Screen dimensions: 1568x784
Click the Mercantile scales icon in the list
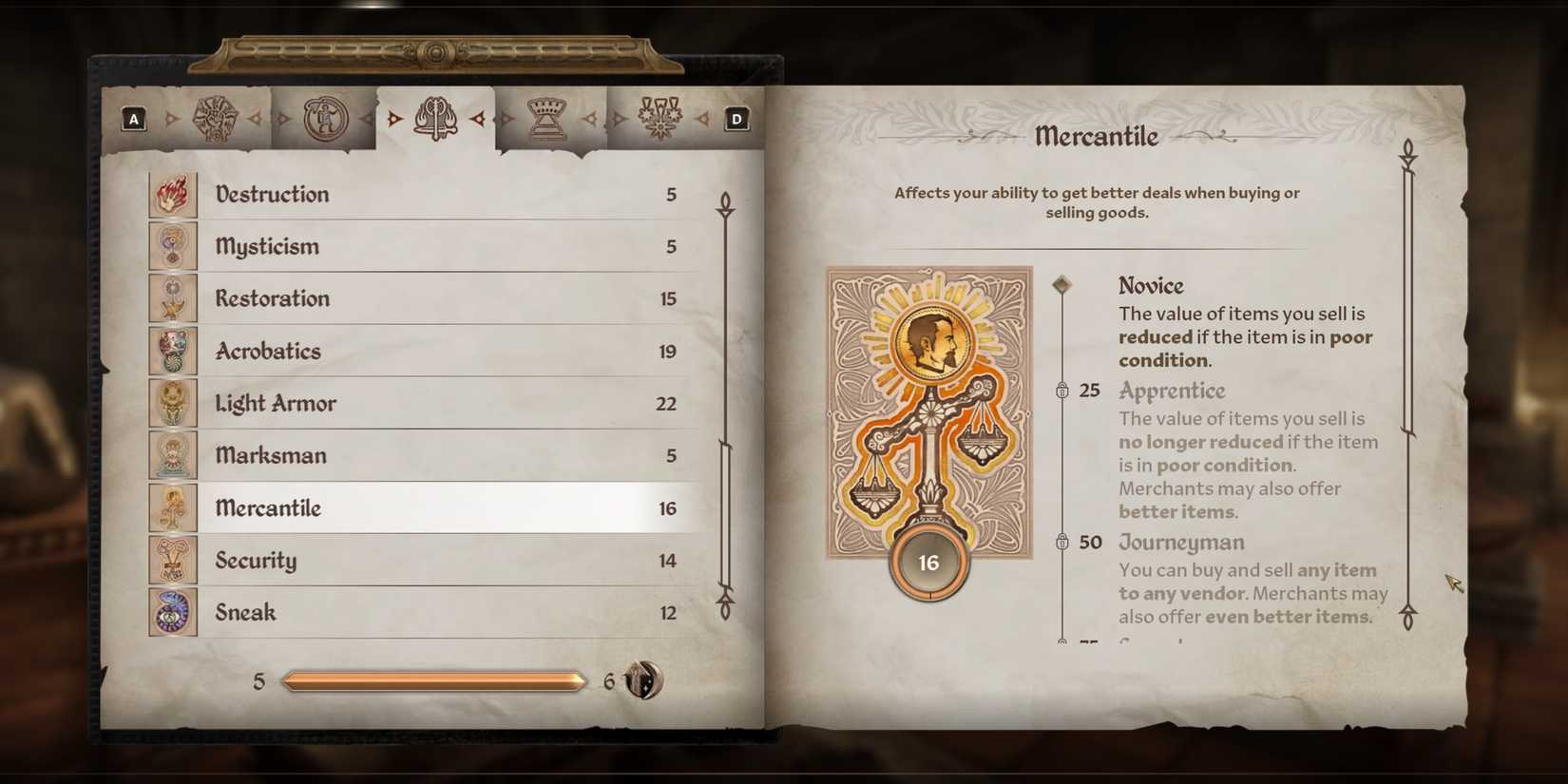[172, 507]
